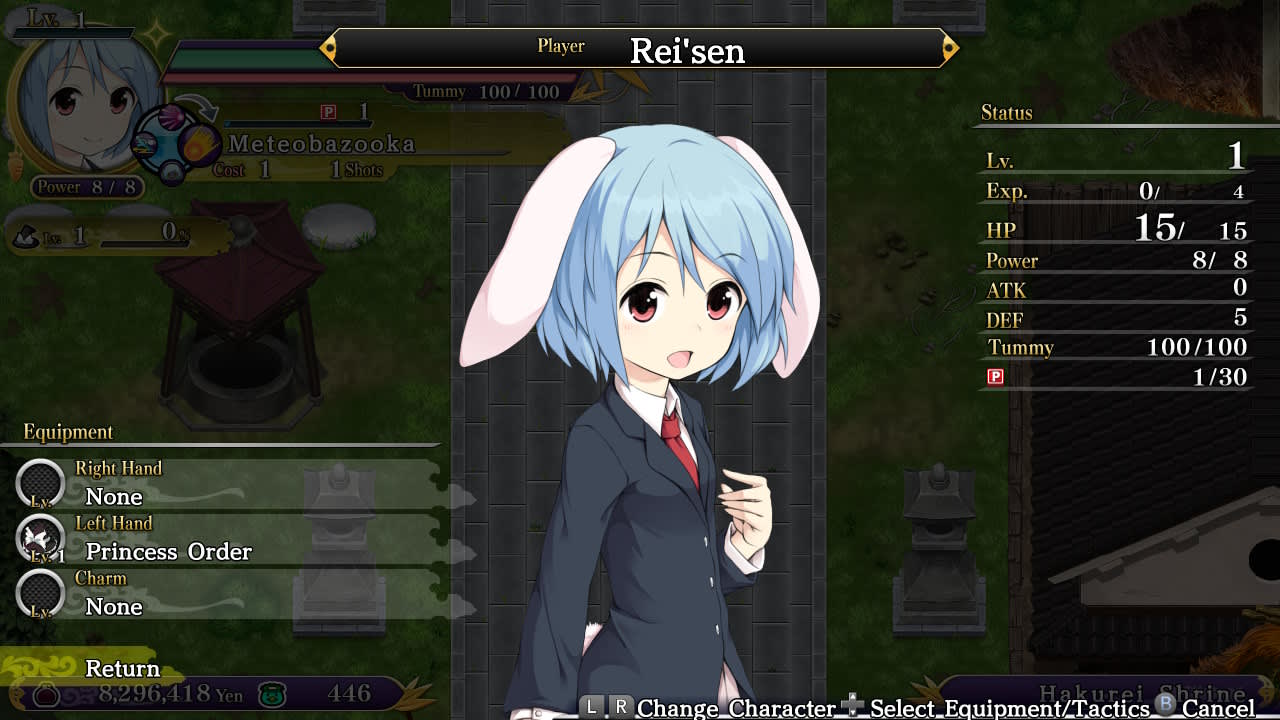Select the empty Right Hand equipment slot

40,483
